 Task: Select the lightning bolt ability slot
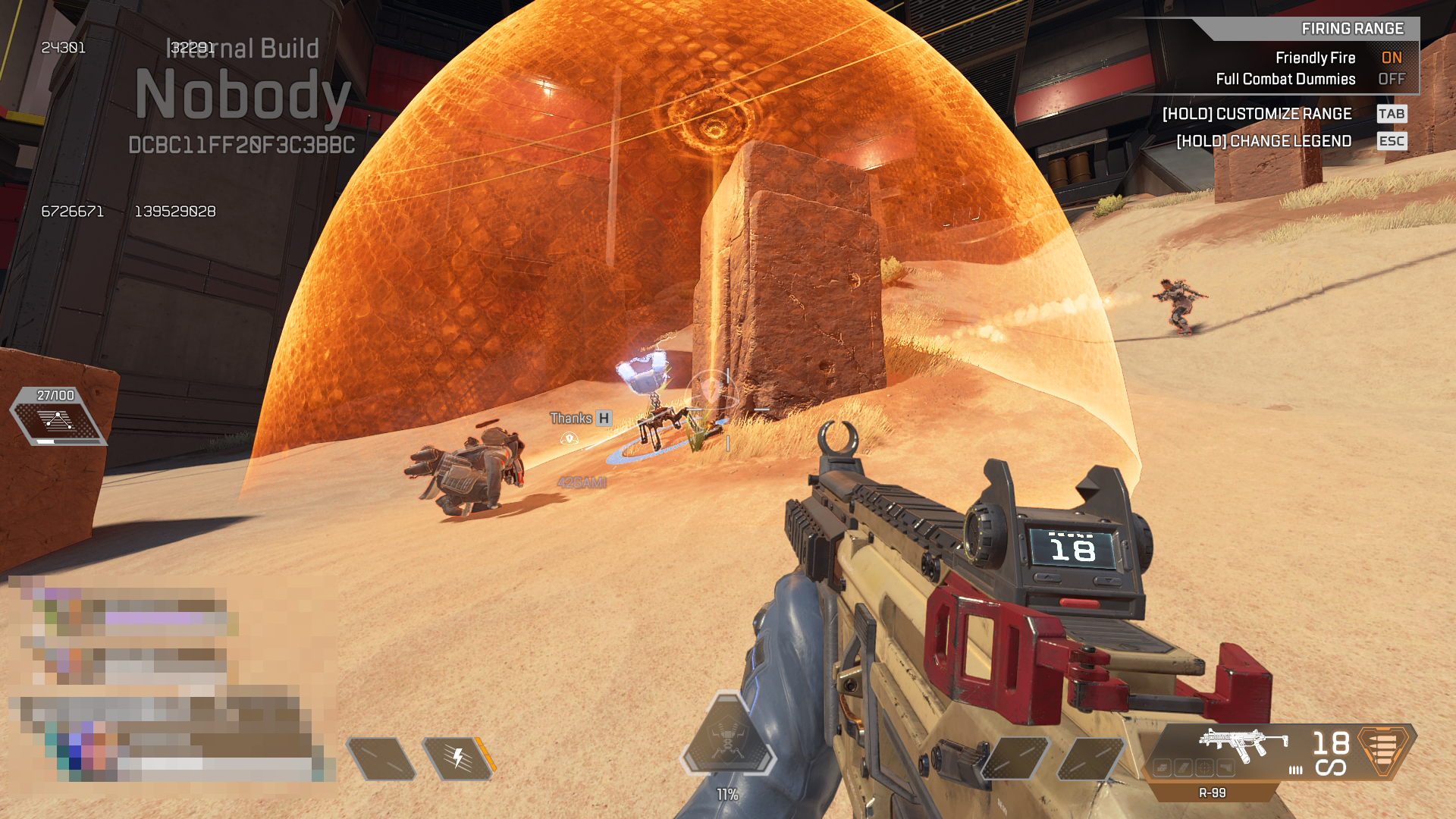[457, 758]
